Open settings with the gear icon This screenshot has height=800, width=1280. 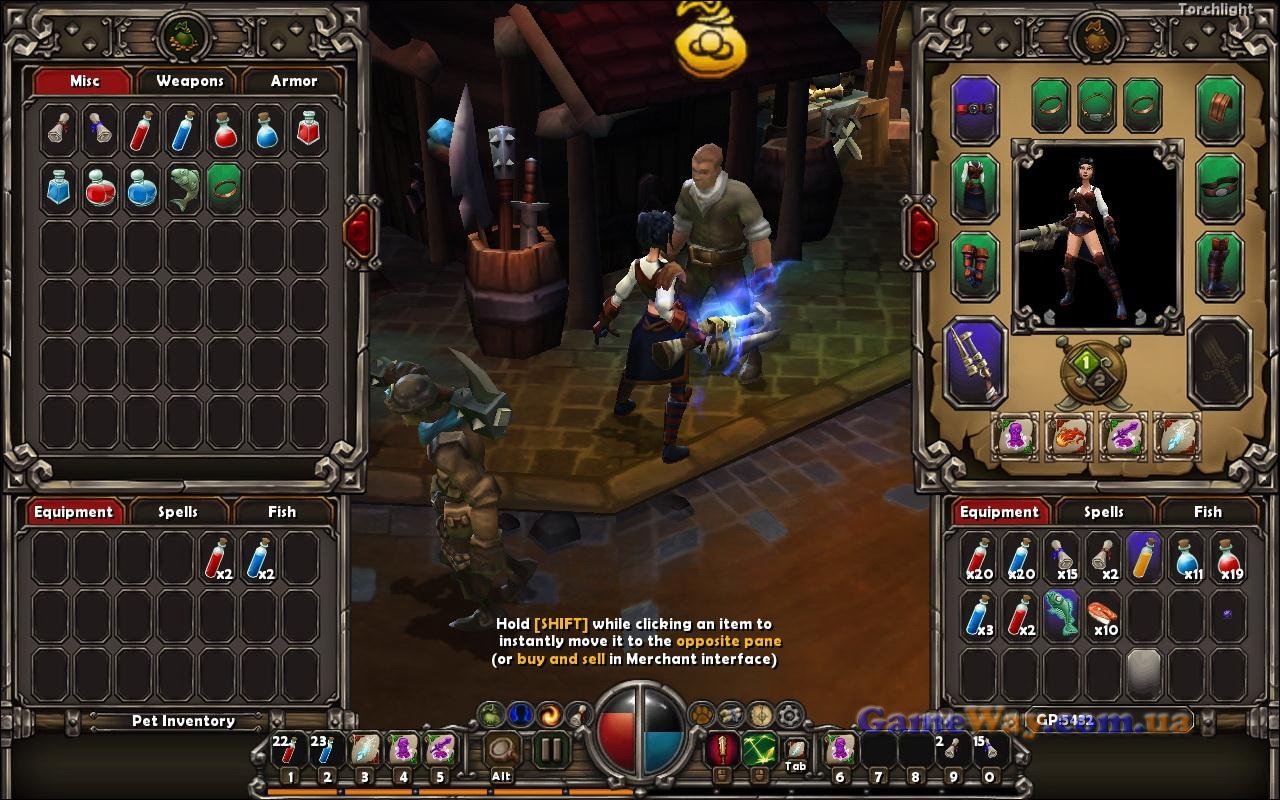tap(790, 714)
